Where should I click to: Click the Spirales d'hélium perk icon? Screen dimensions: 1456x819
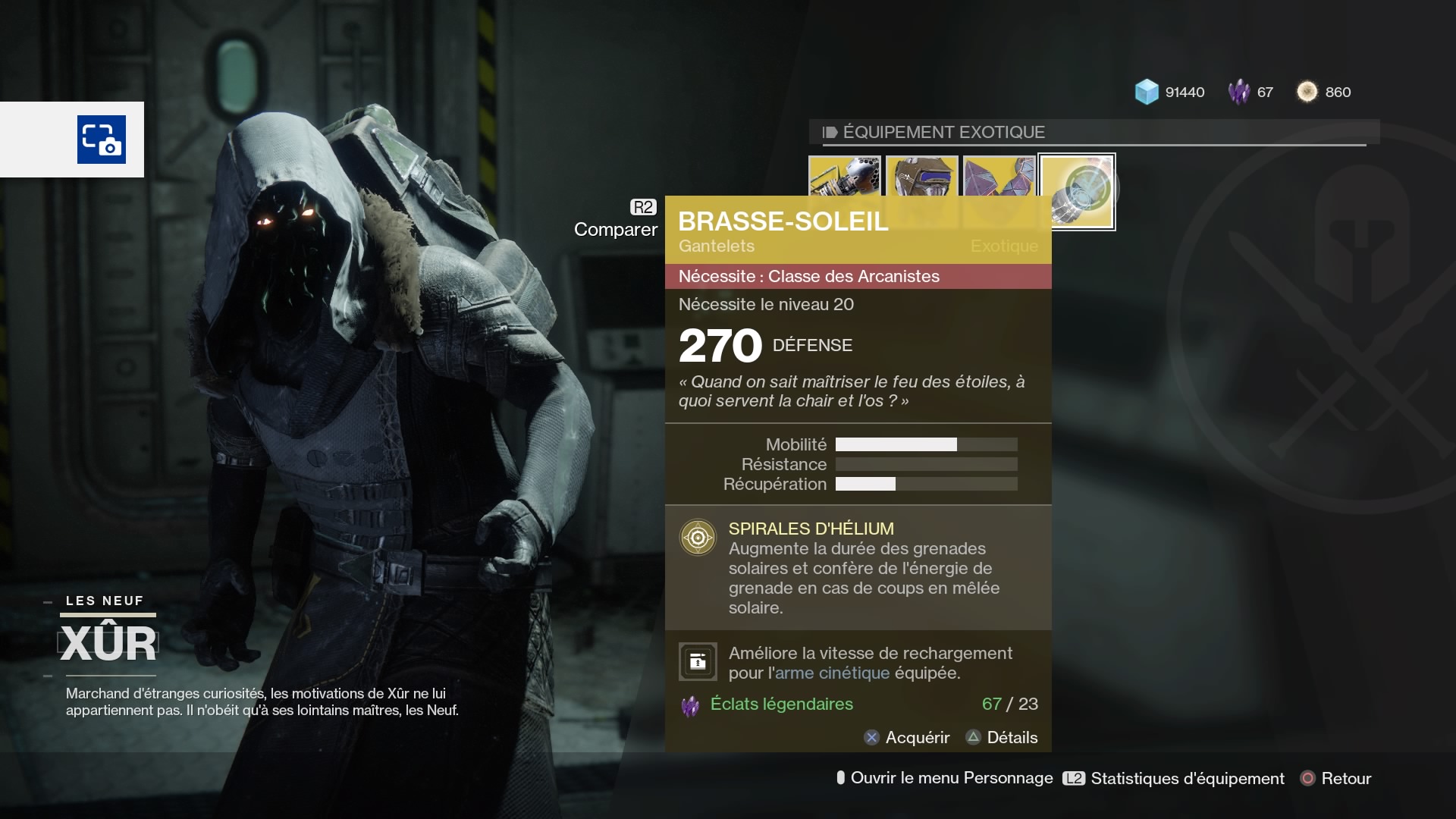pyautogui.click(x=698, y=538)
